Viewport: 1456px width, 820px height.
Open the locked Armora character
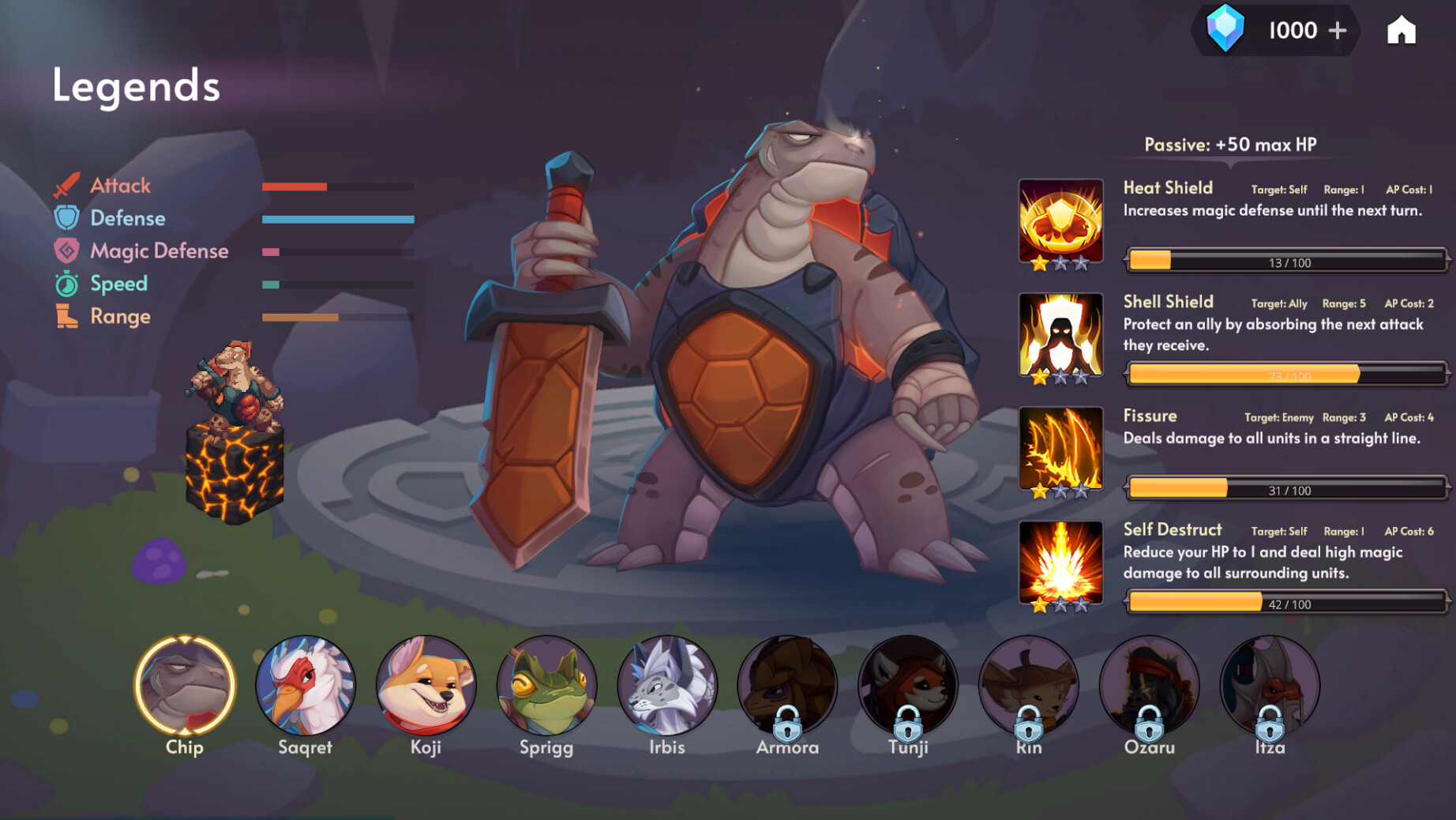tap(787, 686)
